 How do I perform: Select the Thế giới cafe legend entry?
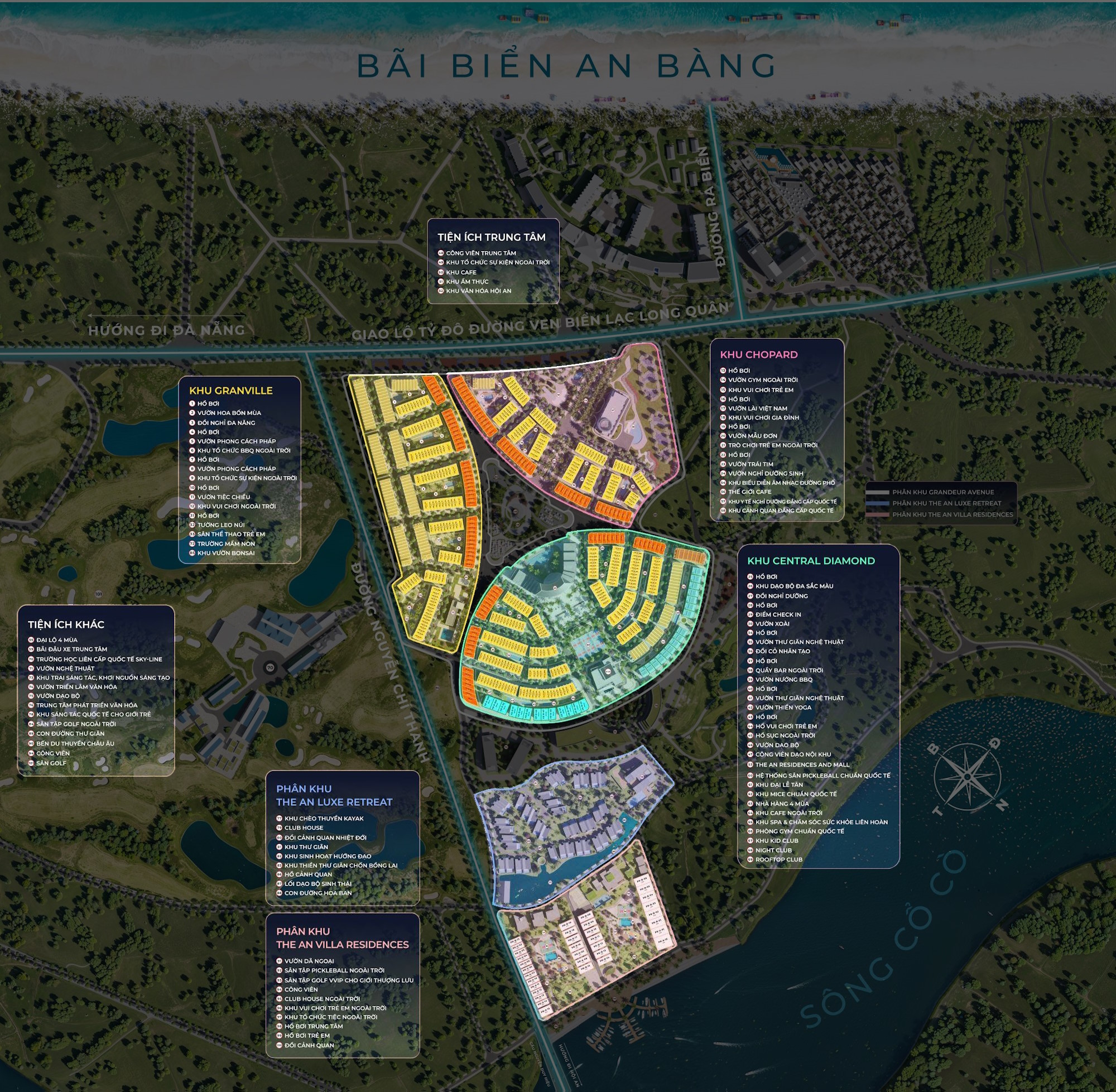pos(749,492)
